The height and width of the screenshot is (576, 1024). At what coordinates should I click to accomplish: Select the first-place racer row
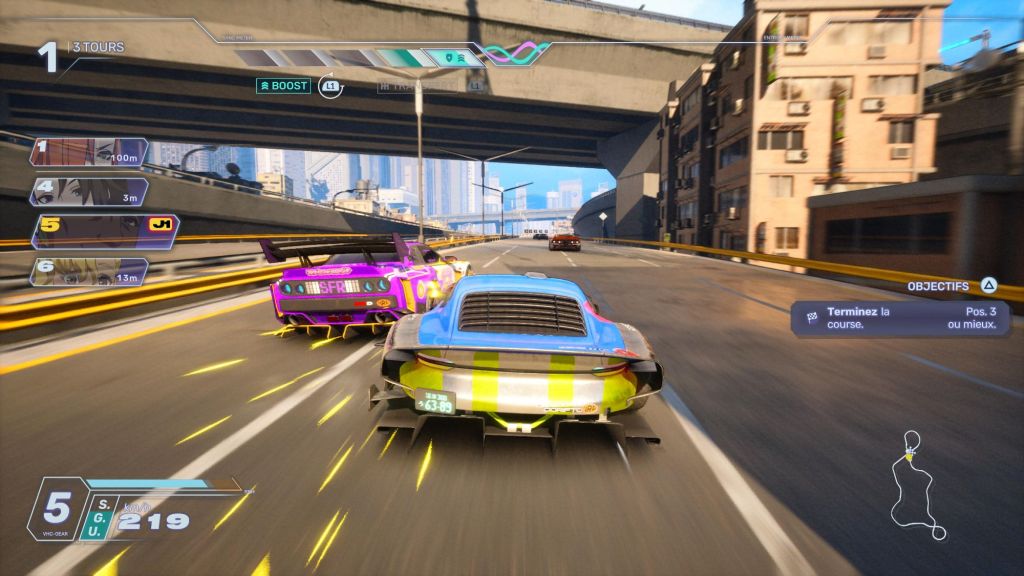point(89,152)
